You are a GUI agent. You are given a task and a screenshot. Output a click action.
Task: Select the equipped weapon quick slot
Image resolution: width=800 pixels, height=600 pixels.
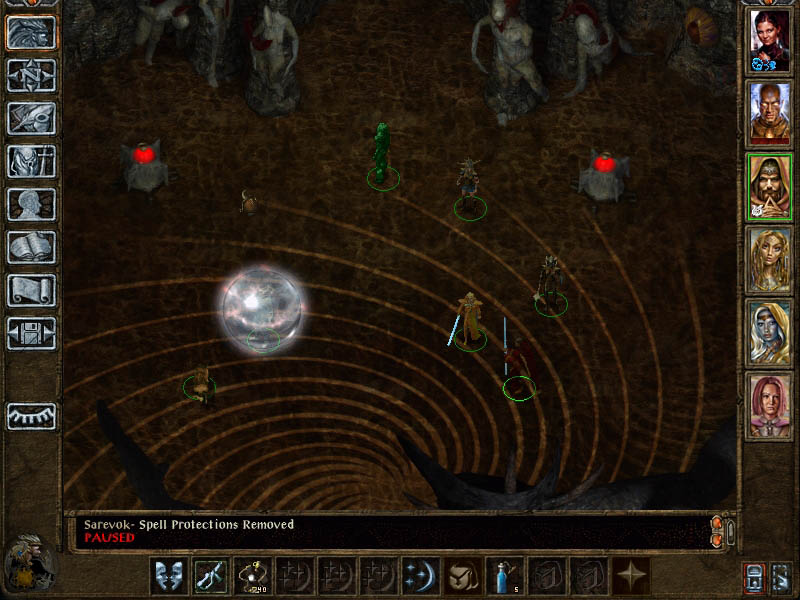[209, 576]
